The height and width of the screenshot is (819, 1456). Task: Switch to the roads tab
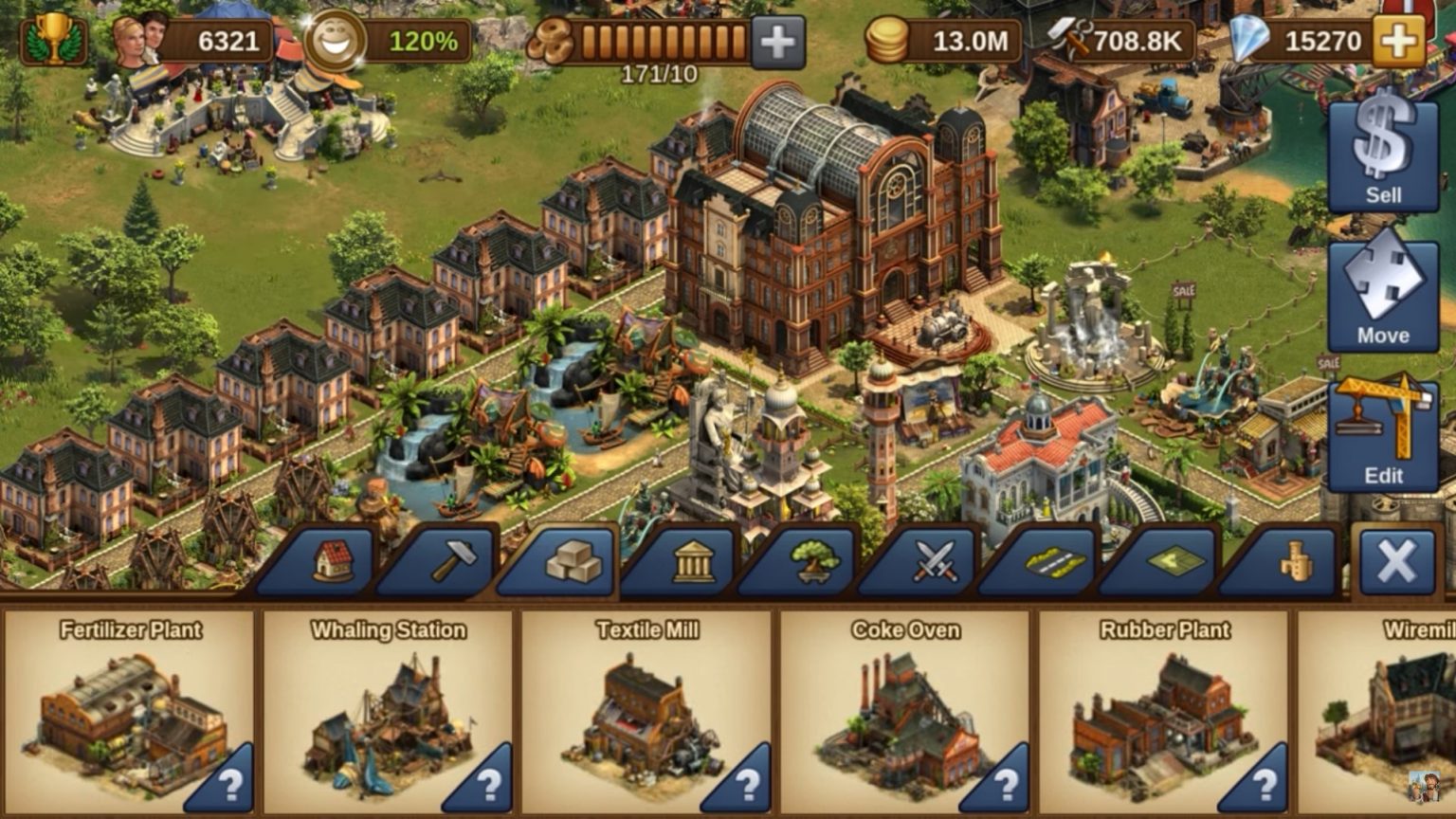point(1054,562)
